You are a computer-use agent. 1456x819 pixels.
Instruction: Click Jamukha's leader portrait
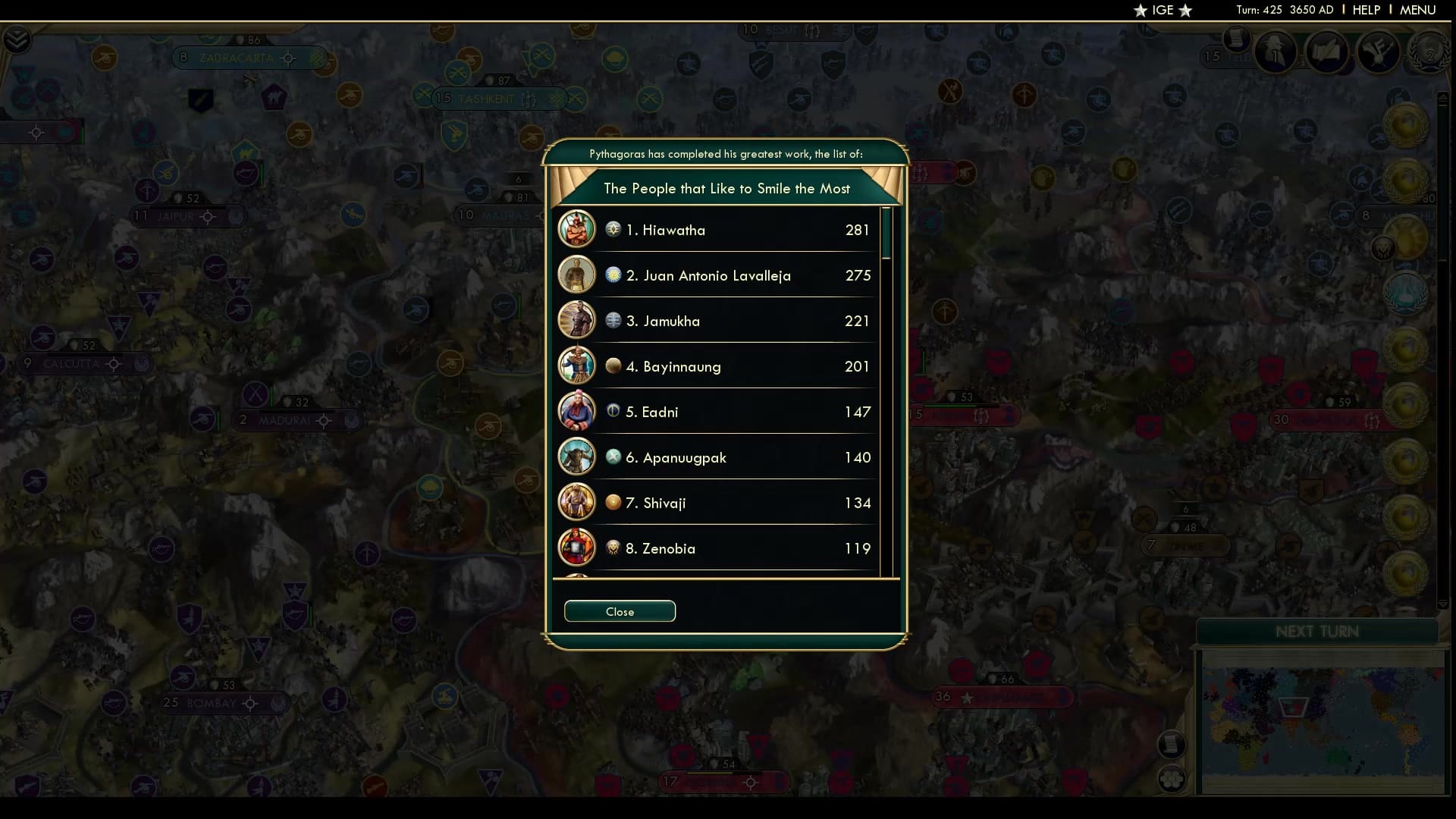point(577,320)
